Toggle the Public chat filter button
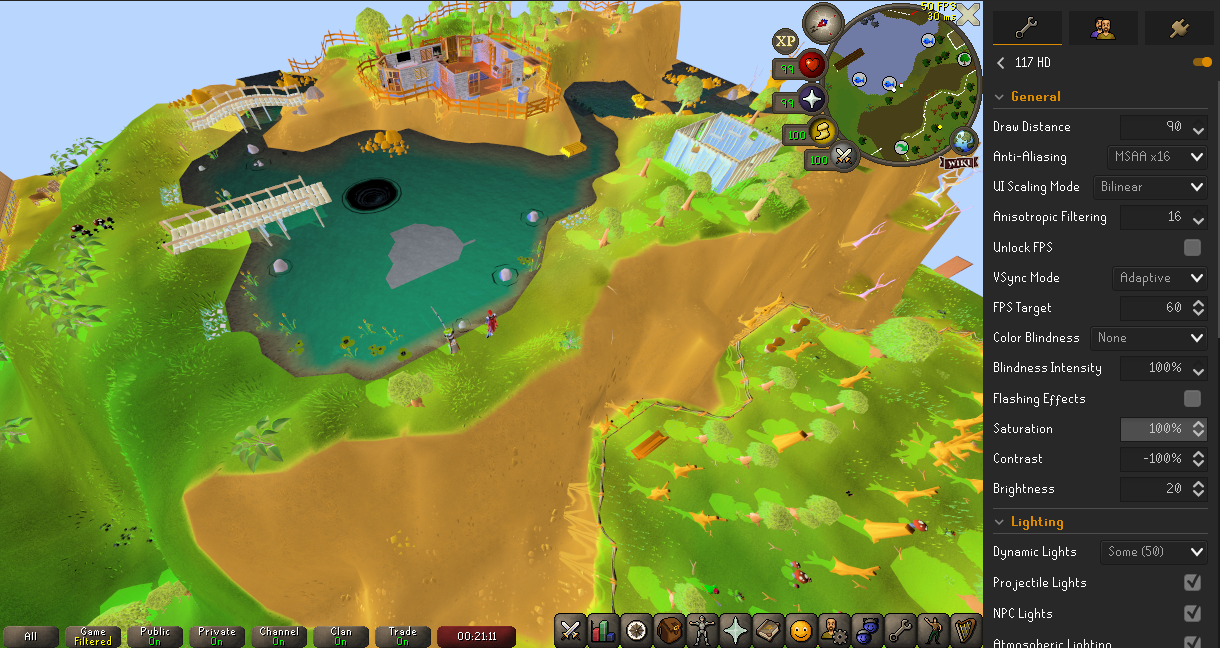 pyautogui.click(x=155, y=636)
